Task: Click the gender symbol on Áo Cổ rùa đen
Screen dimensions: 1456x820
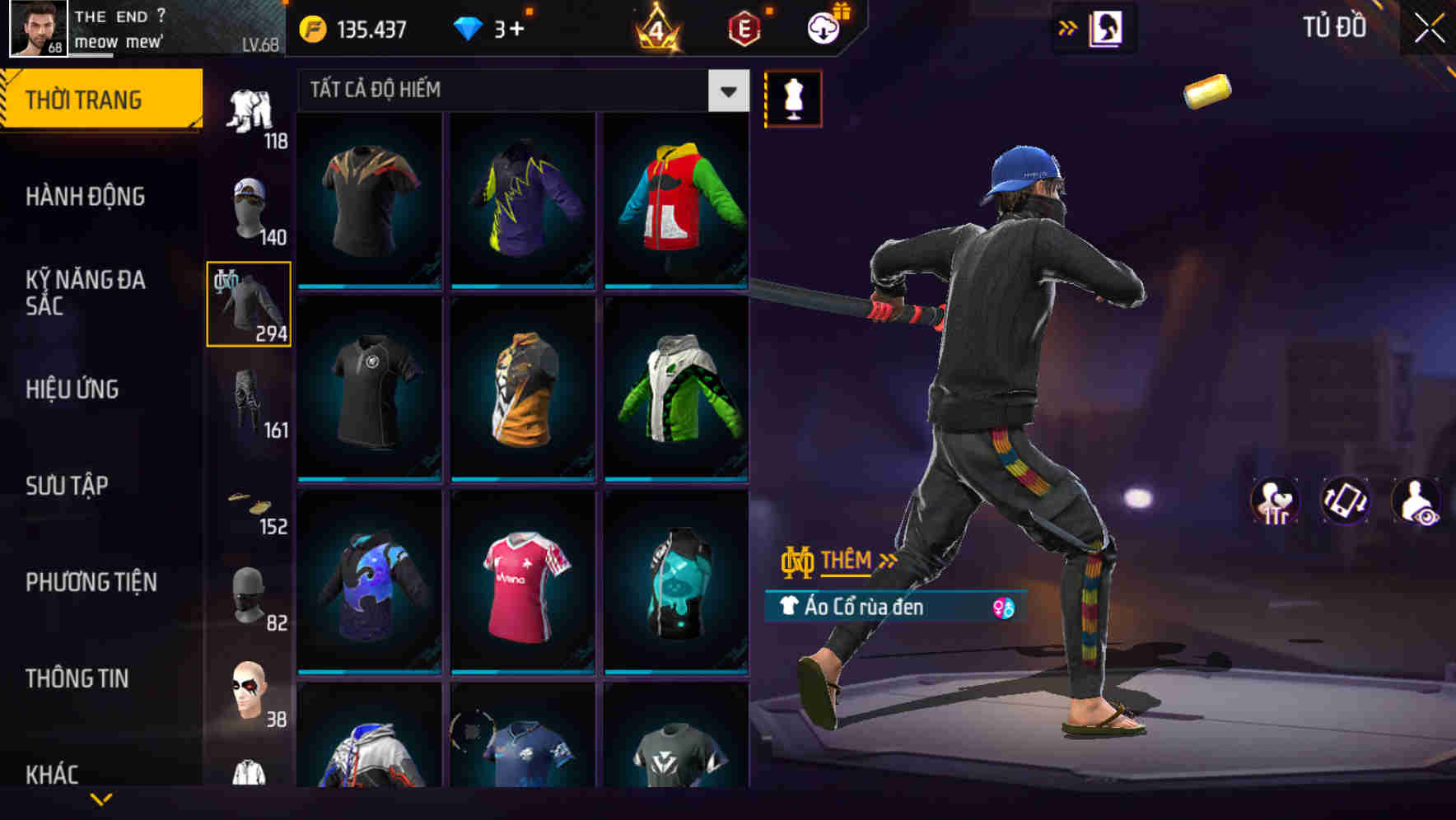Action: 997,608
